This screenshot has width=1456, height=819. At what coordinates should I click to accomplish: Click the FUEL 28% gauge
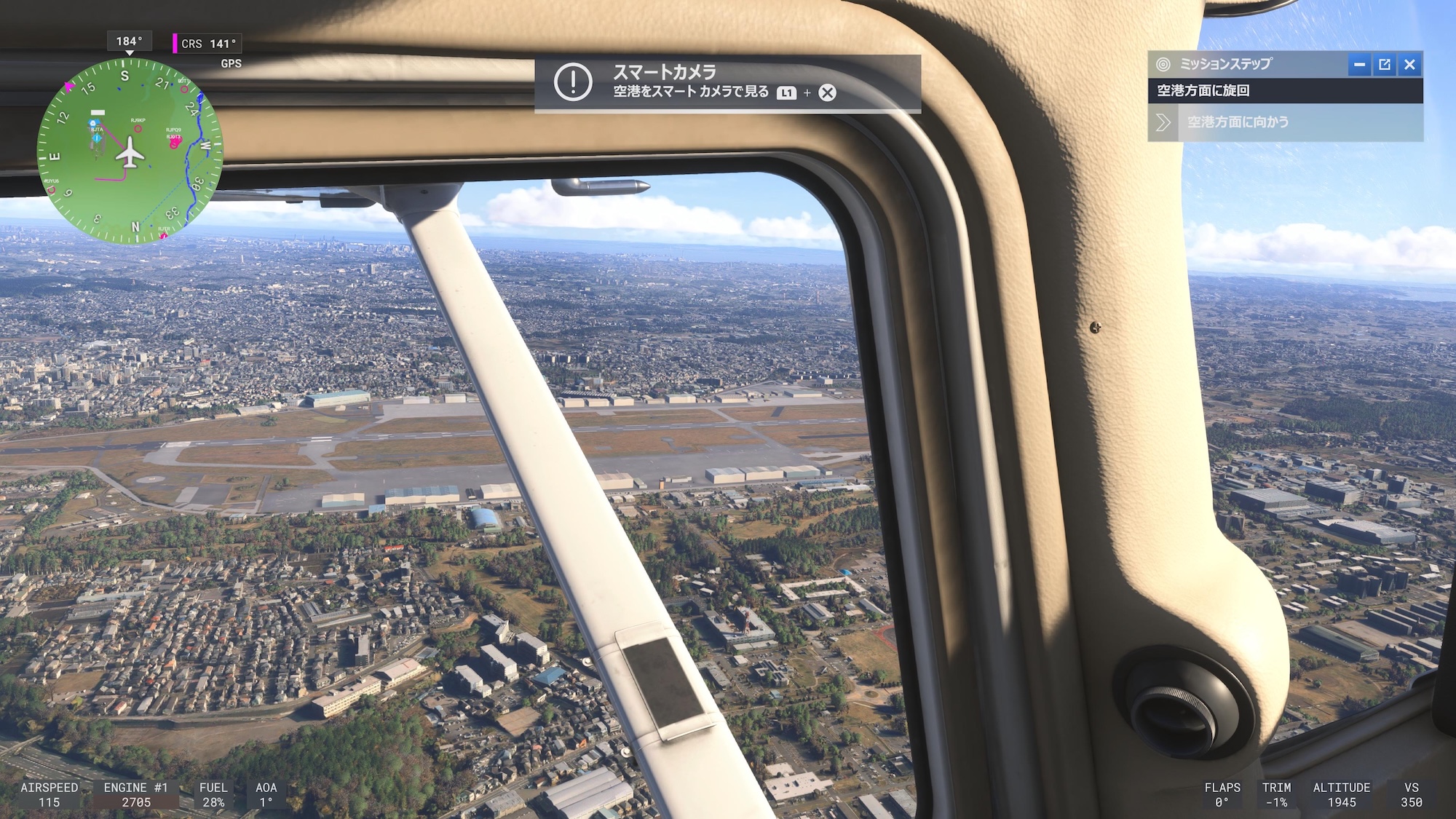coord(215,794)
